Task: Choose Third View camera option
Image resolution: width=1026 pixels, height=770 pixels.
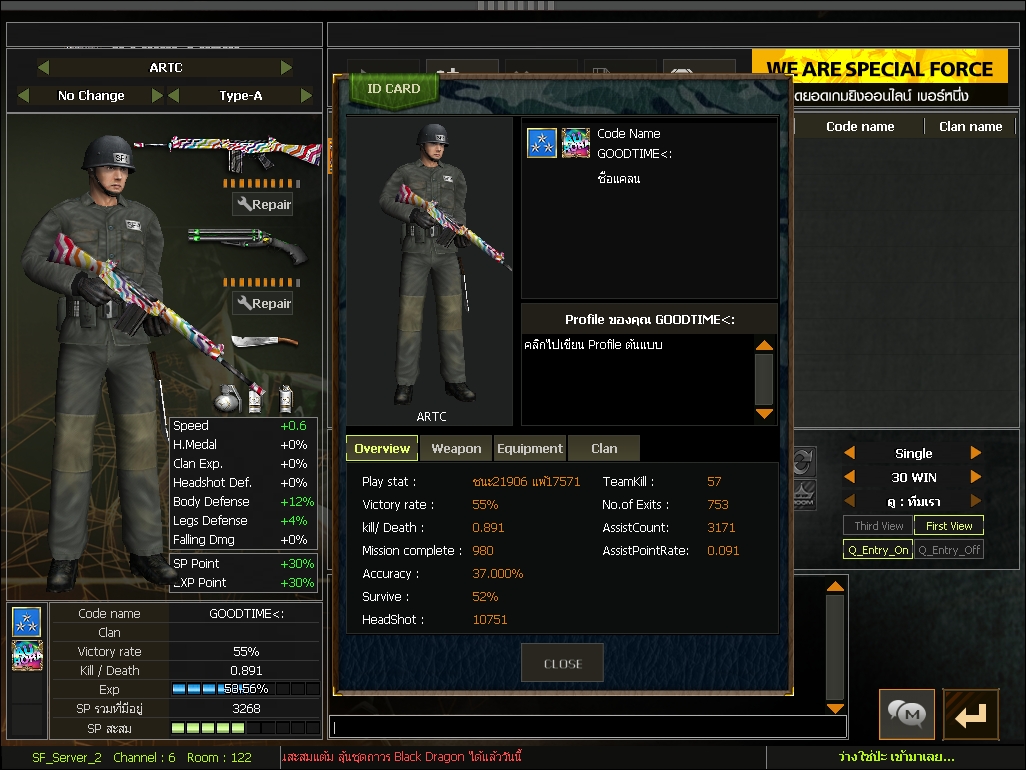Action: (878, 526)
